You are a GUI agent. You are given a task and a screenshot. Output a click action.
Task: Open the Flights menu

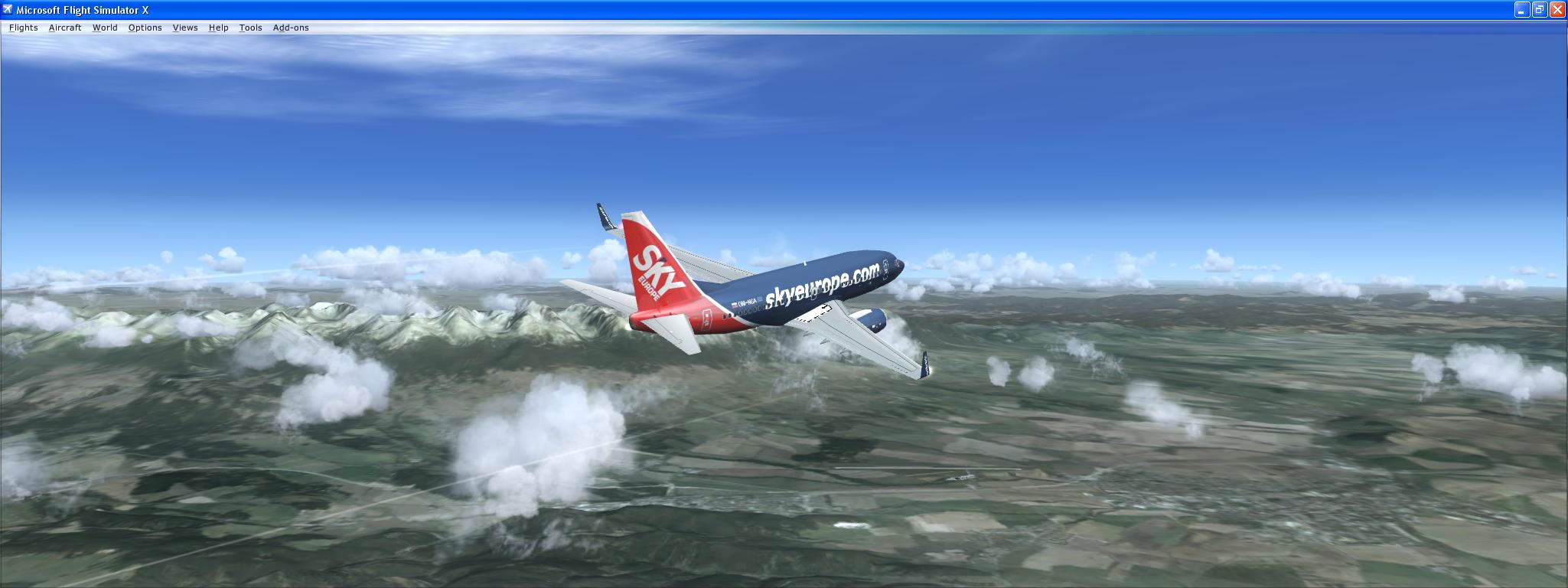click(x=22, y=28)
